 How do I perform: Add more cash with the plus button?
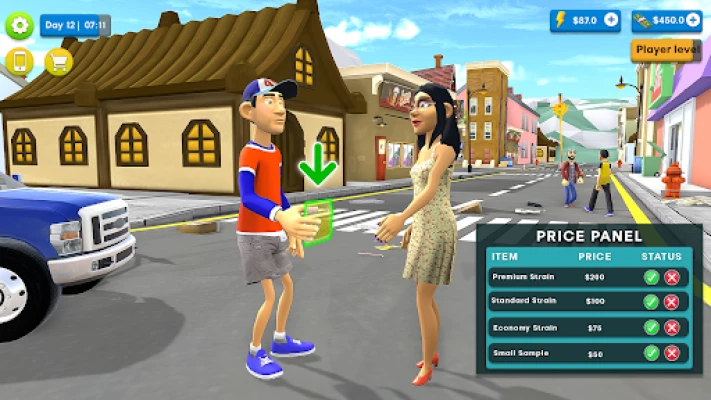point(692,21)
